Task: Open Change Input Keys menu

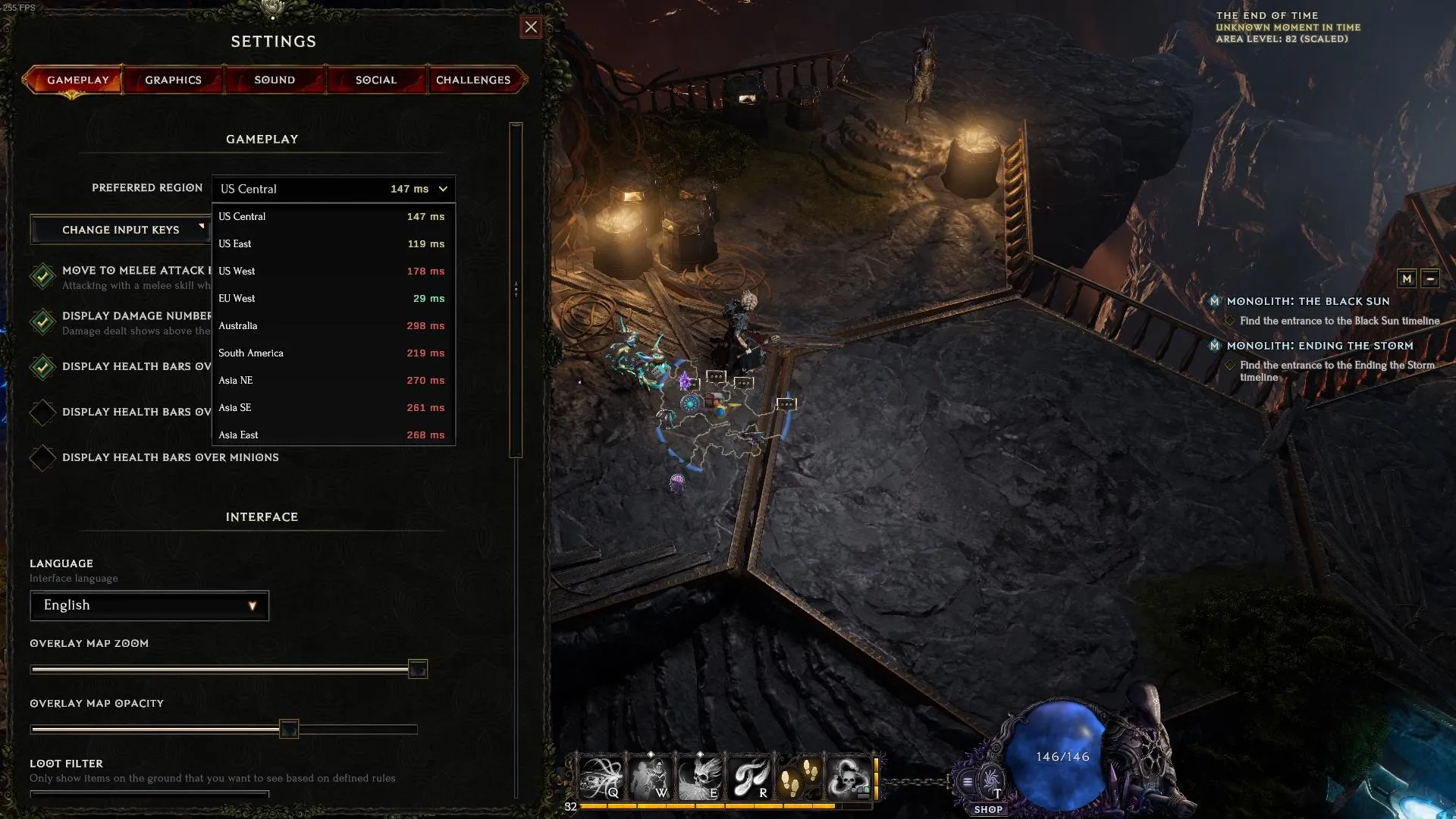Action: pyautogui.click(x=121, y=230)
